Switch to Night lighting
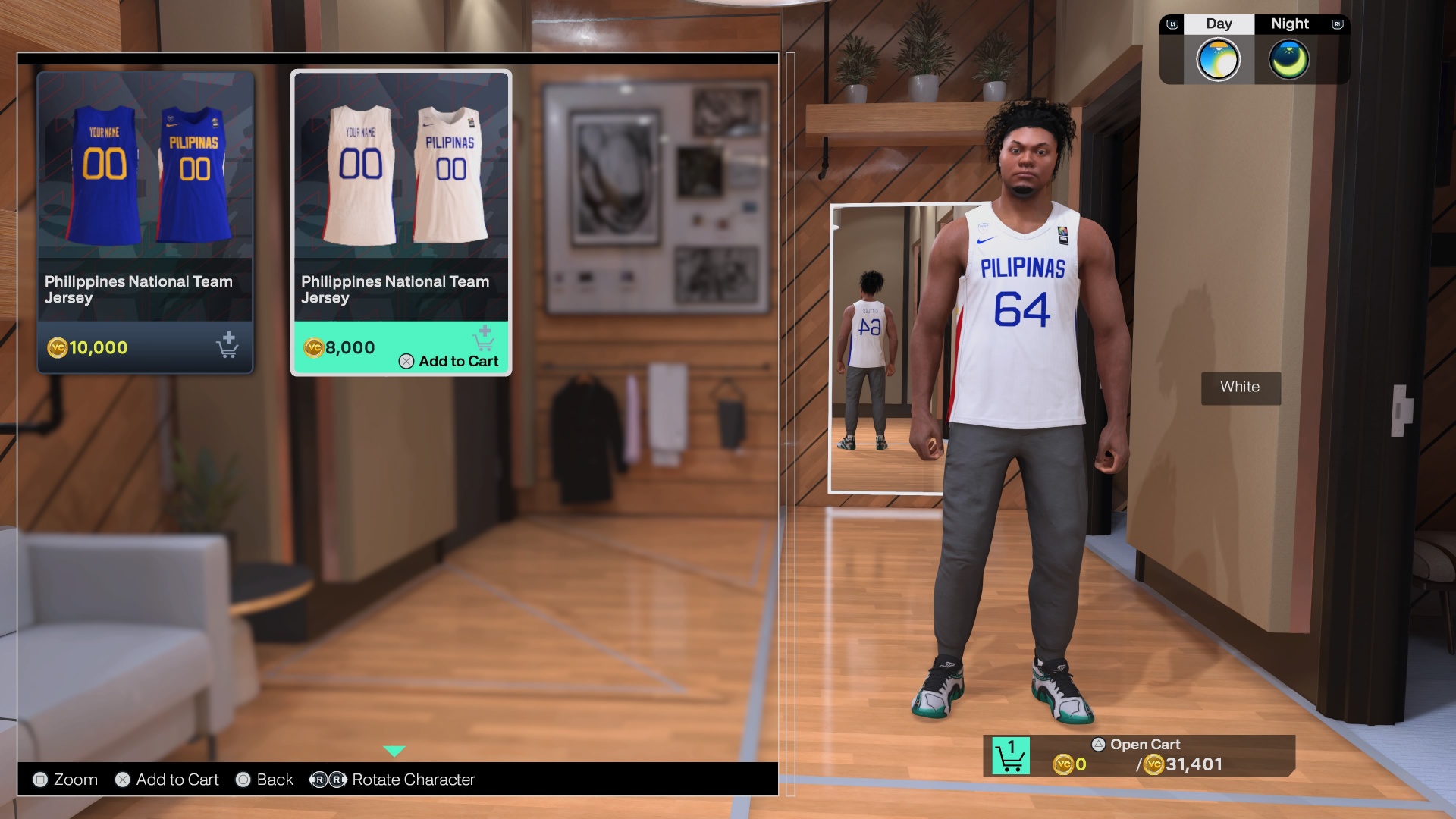Viewport: 1456px width, 819px height. click(x=1288, y=59)
